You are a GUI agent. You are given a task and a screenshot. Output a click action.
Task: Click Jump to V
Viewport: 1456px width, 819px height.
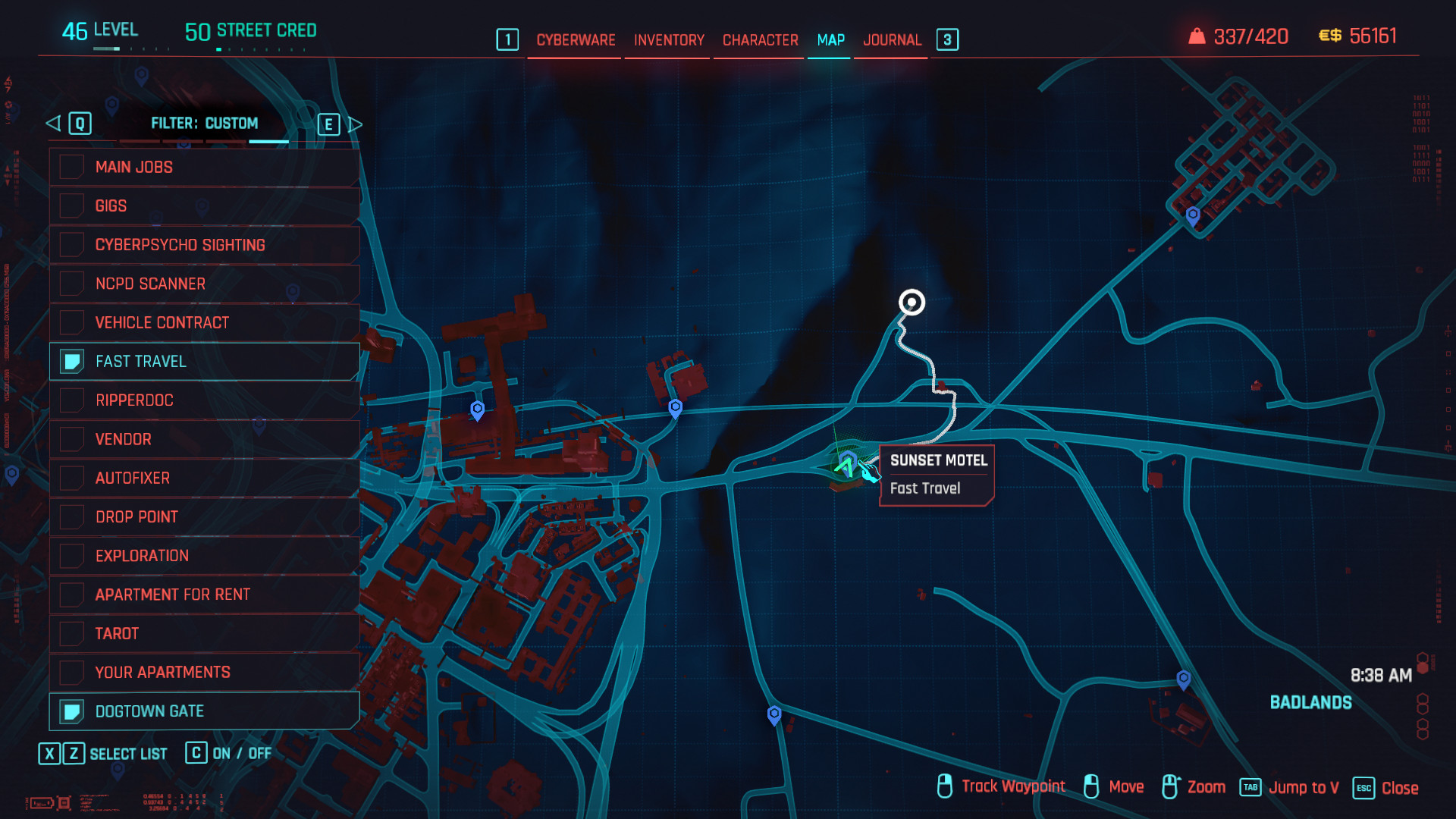click(1304, 788)
